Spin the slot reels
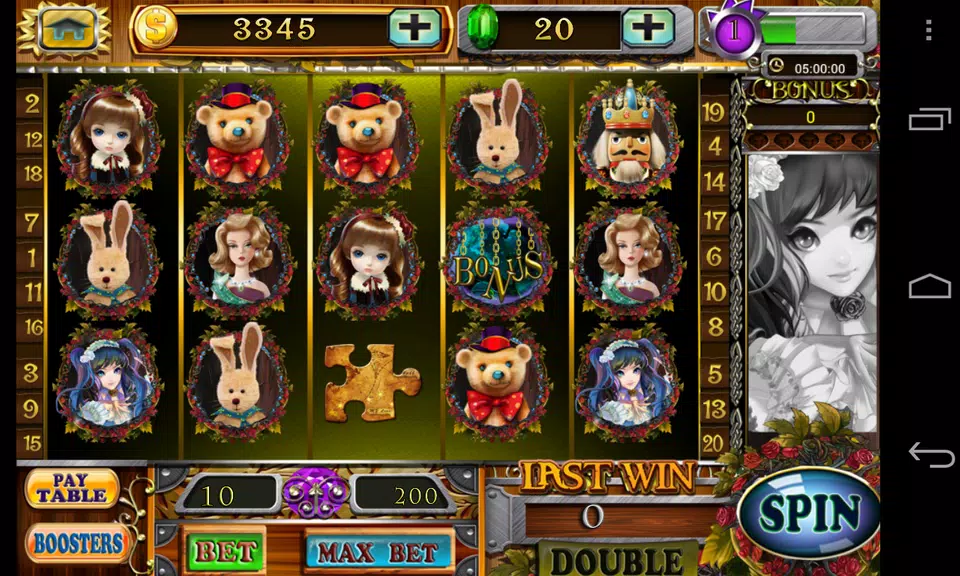960x576 pixels. [809, 513]
